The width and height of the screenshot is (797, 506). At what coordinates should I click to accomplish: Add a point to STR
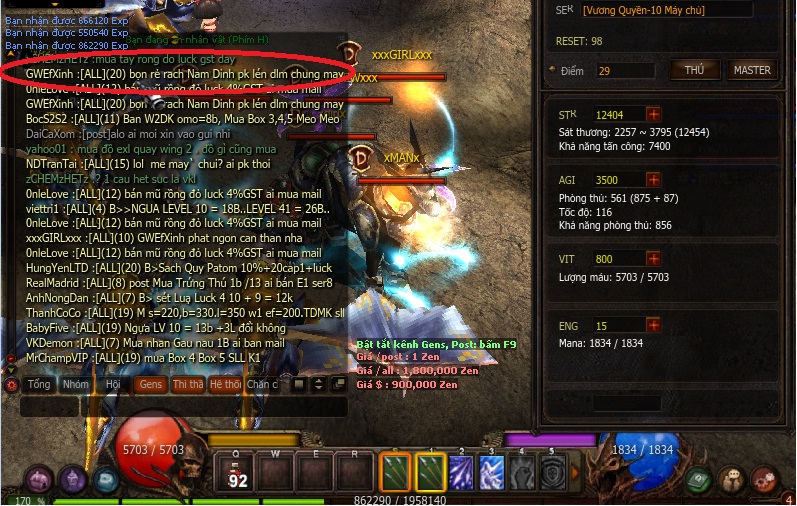653,115
